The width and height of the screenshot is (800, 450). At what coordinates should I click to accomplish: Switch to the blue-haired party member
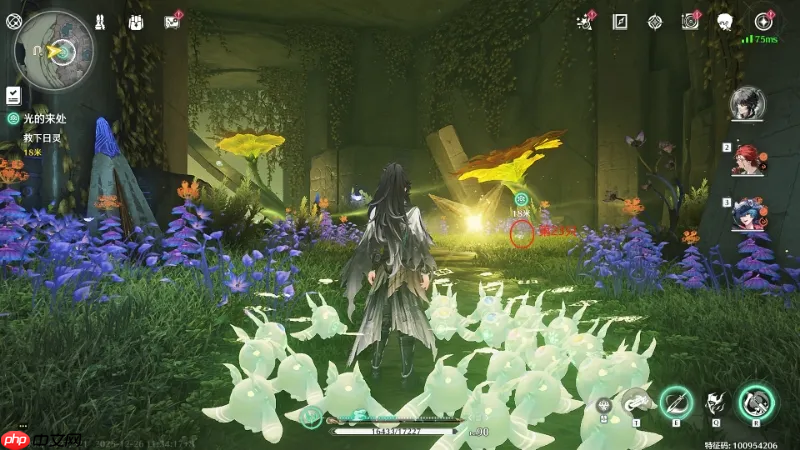tap(747, 213)
